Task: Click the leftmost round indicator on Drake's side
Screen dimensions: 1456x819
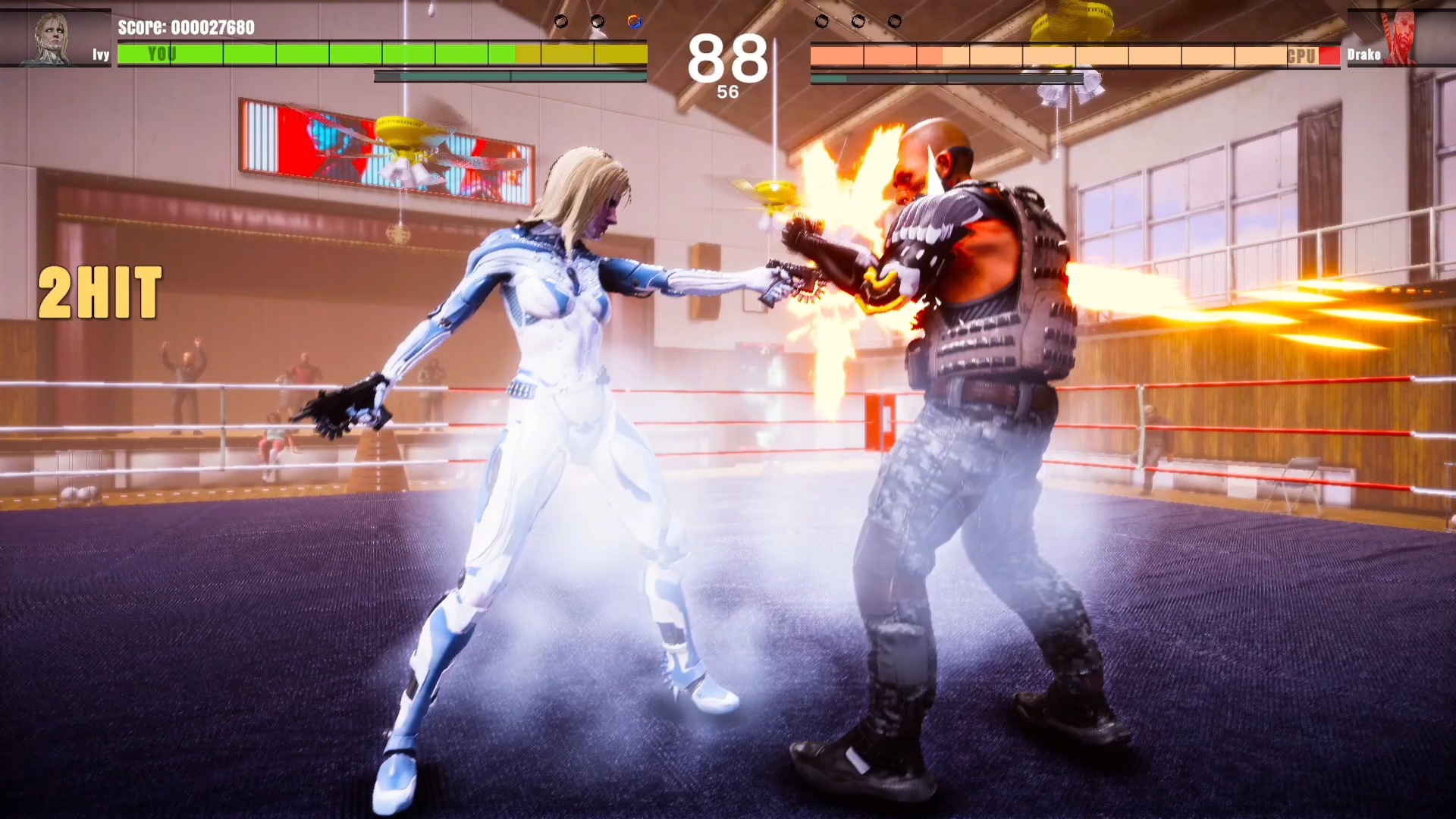Action: [x=822, y=22]
